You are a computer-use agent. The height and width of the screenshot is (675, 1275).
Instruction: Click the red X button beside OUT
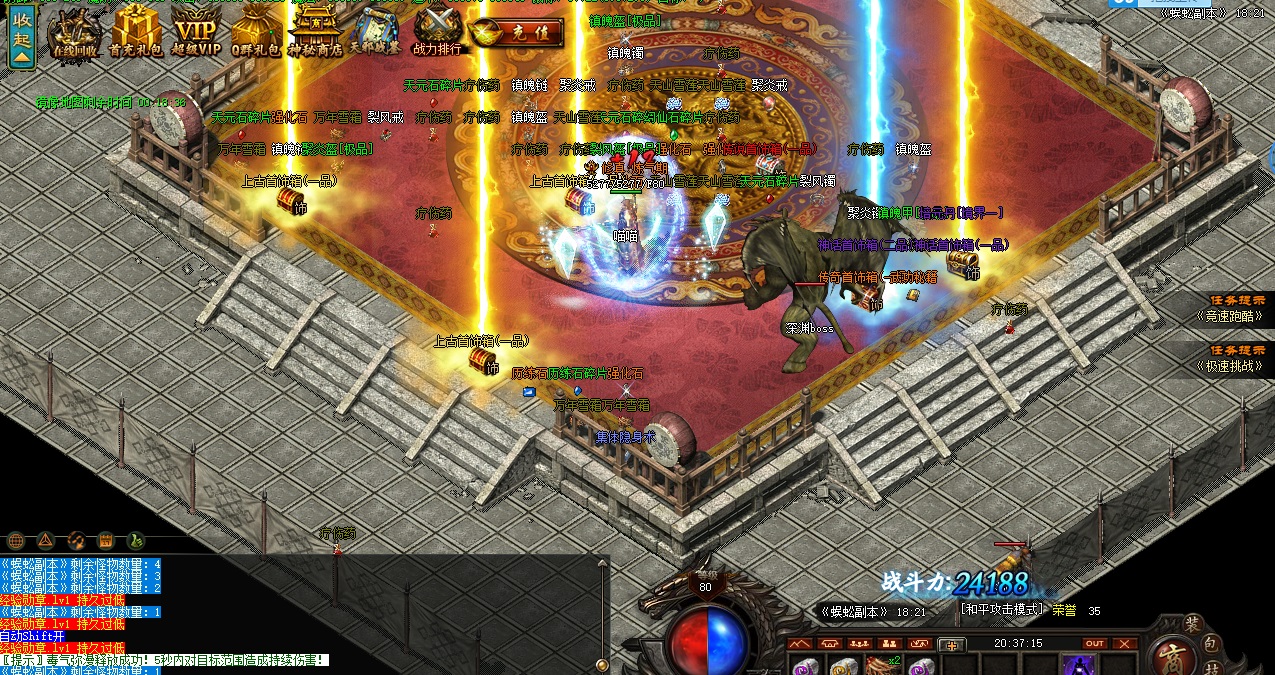1126,643
